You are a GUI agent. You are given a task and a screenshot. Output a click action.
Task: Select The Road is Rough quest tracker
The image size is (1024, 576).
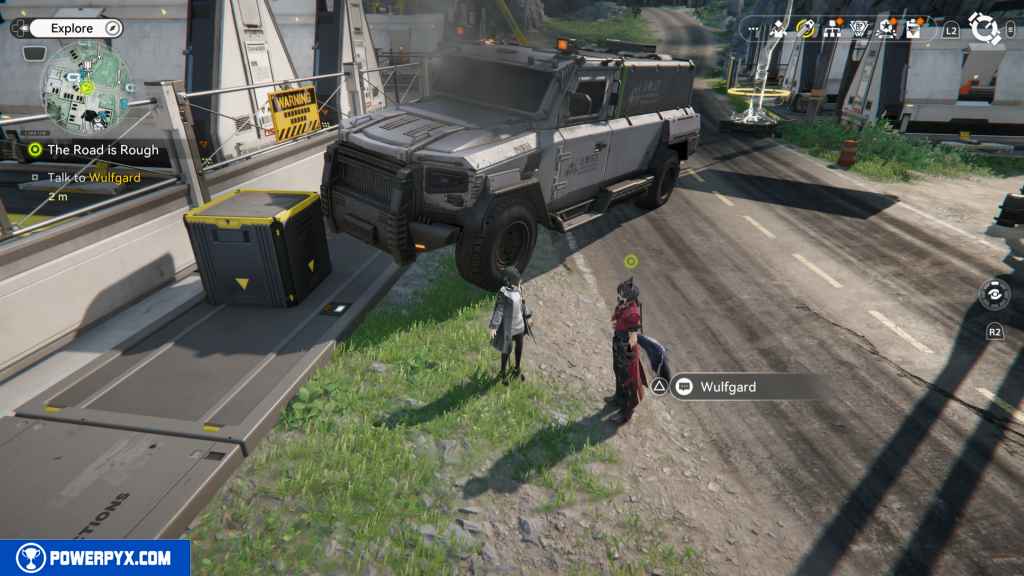(x=102, y=150)
